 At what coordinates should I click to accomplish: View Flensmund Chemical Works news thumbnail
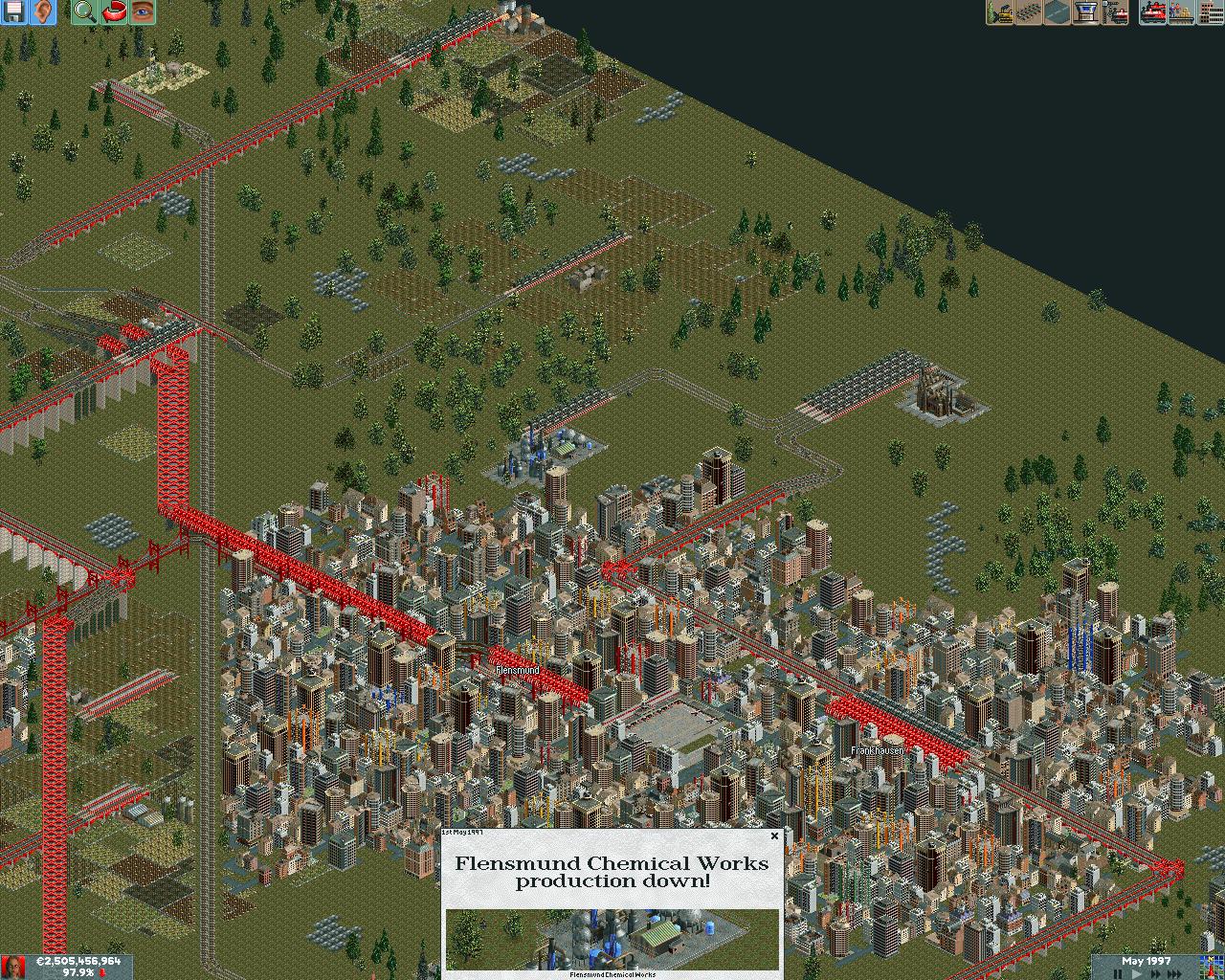612,939
